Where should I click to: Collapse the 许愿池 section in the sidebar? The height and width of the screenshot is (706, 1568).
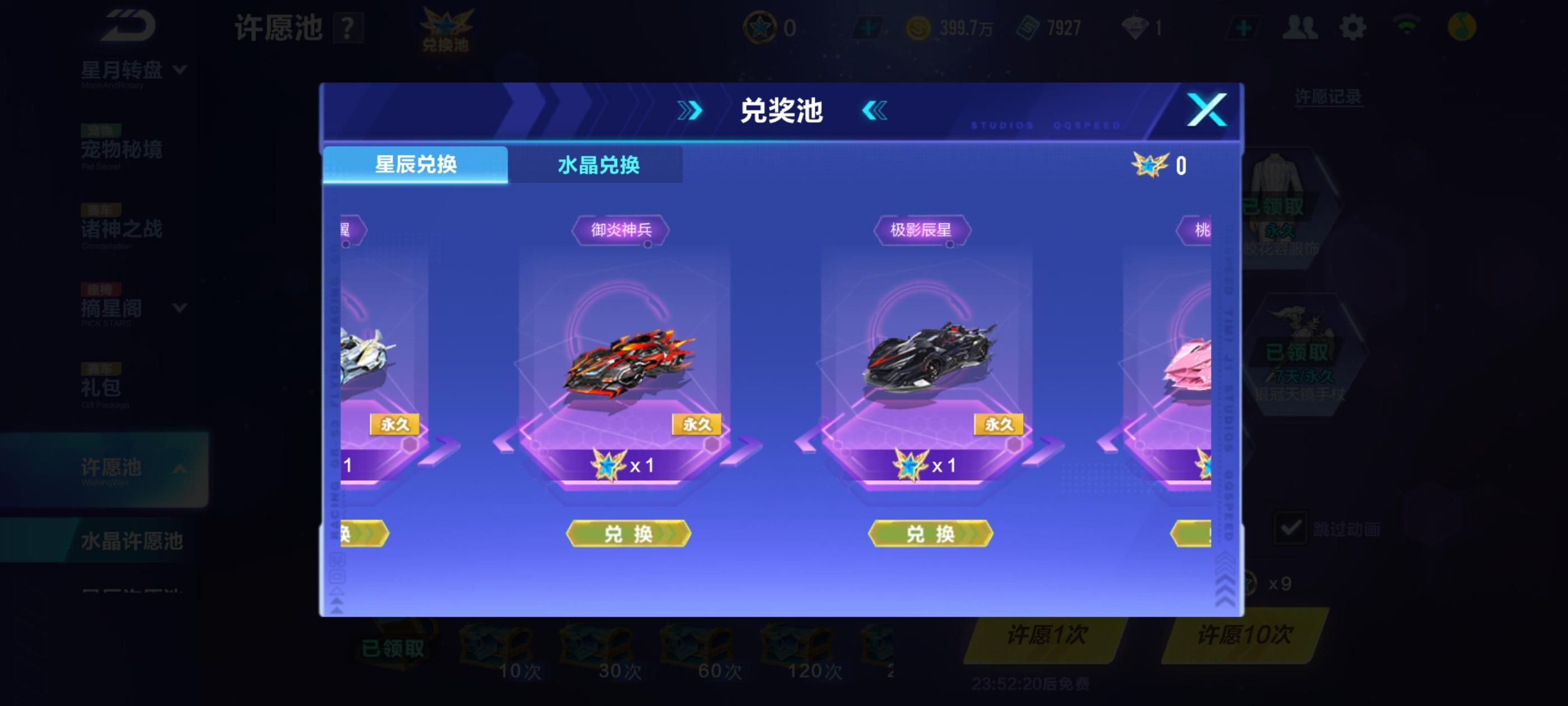tap(181, 469)
